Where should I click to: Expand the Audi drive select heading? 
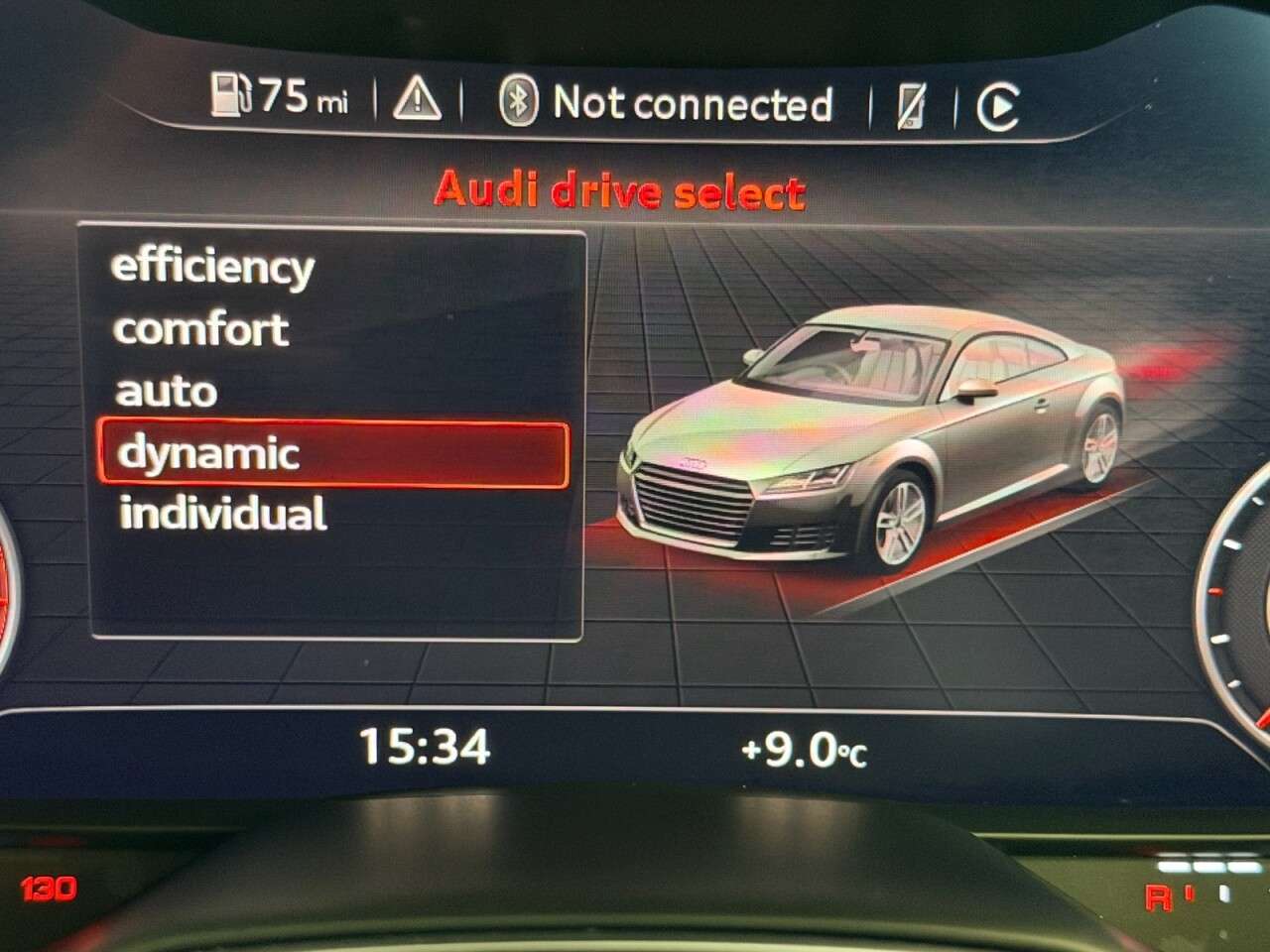(621, 191)
